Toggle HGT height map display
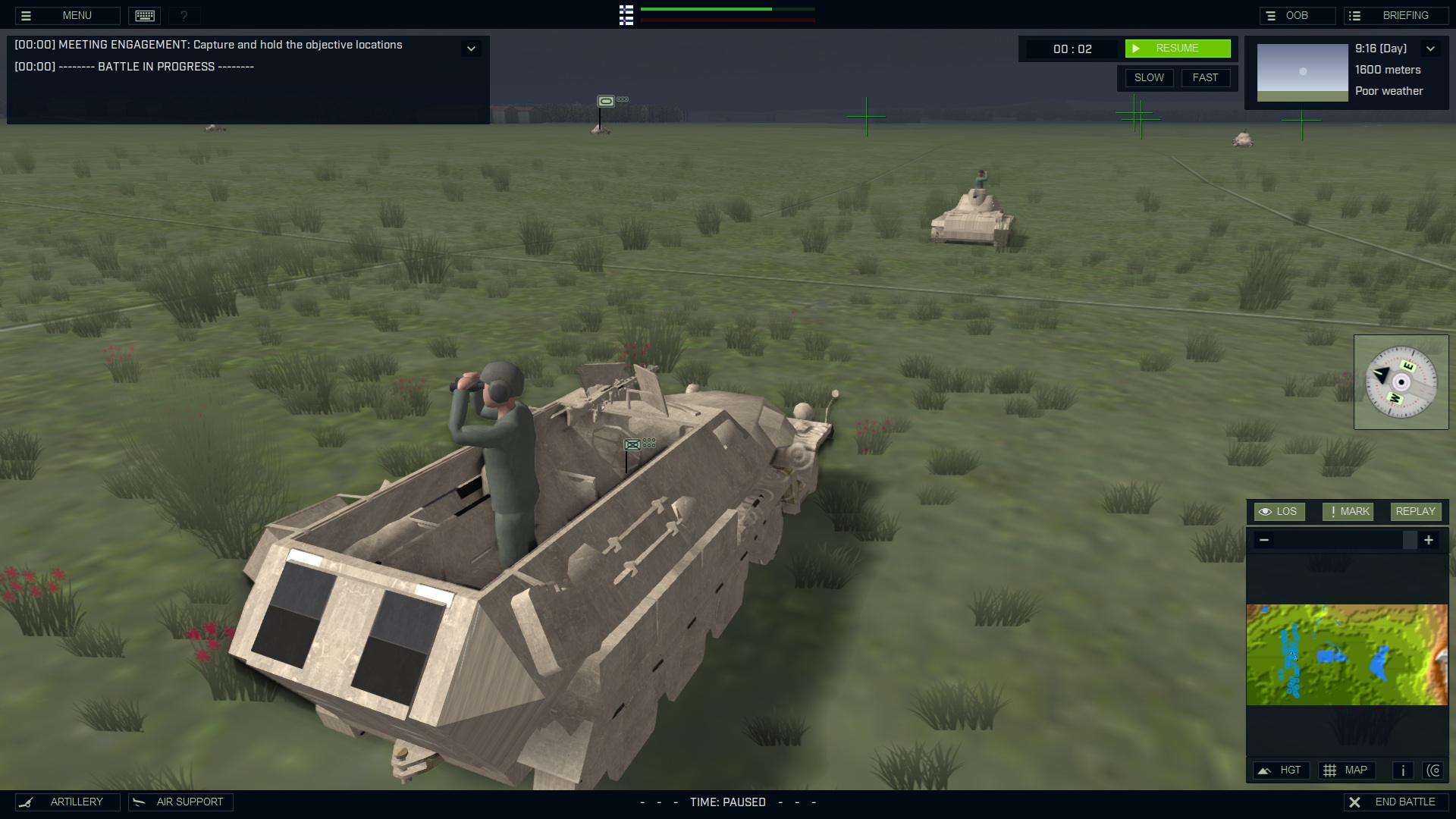The width and height of the screenshot is (1456, 819). 1282,770
